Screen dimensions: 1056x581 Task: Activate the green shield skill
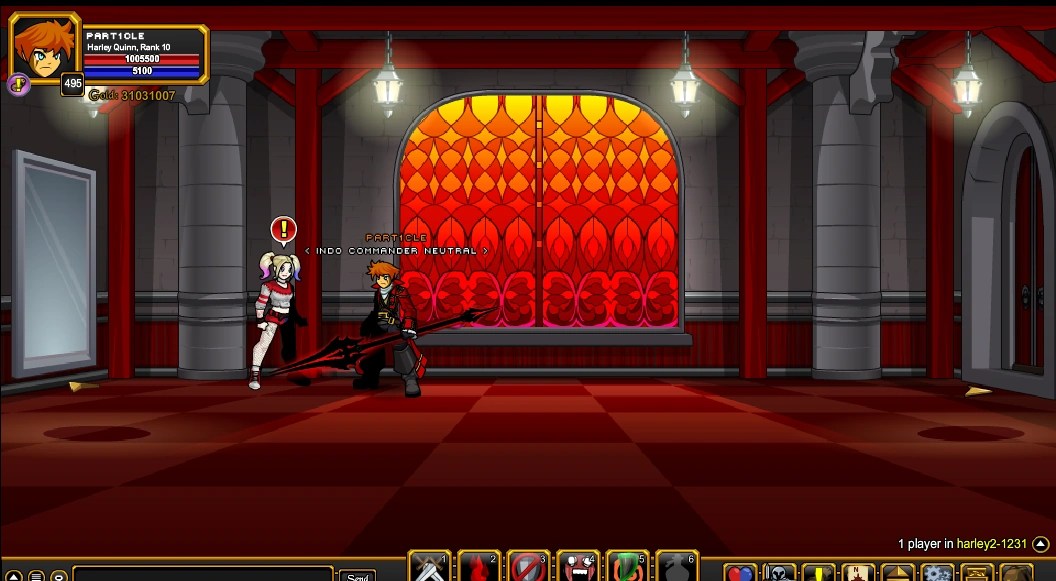tap(626, 568)
